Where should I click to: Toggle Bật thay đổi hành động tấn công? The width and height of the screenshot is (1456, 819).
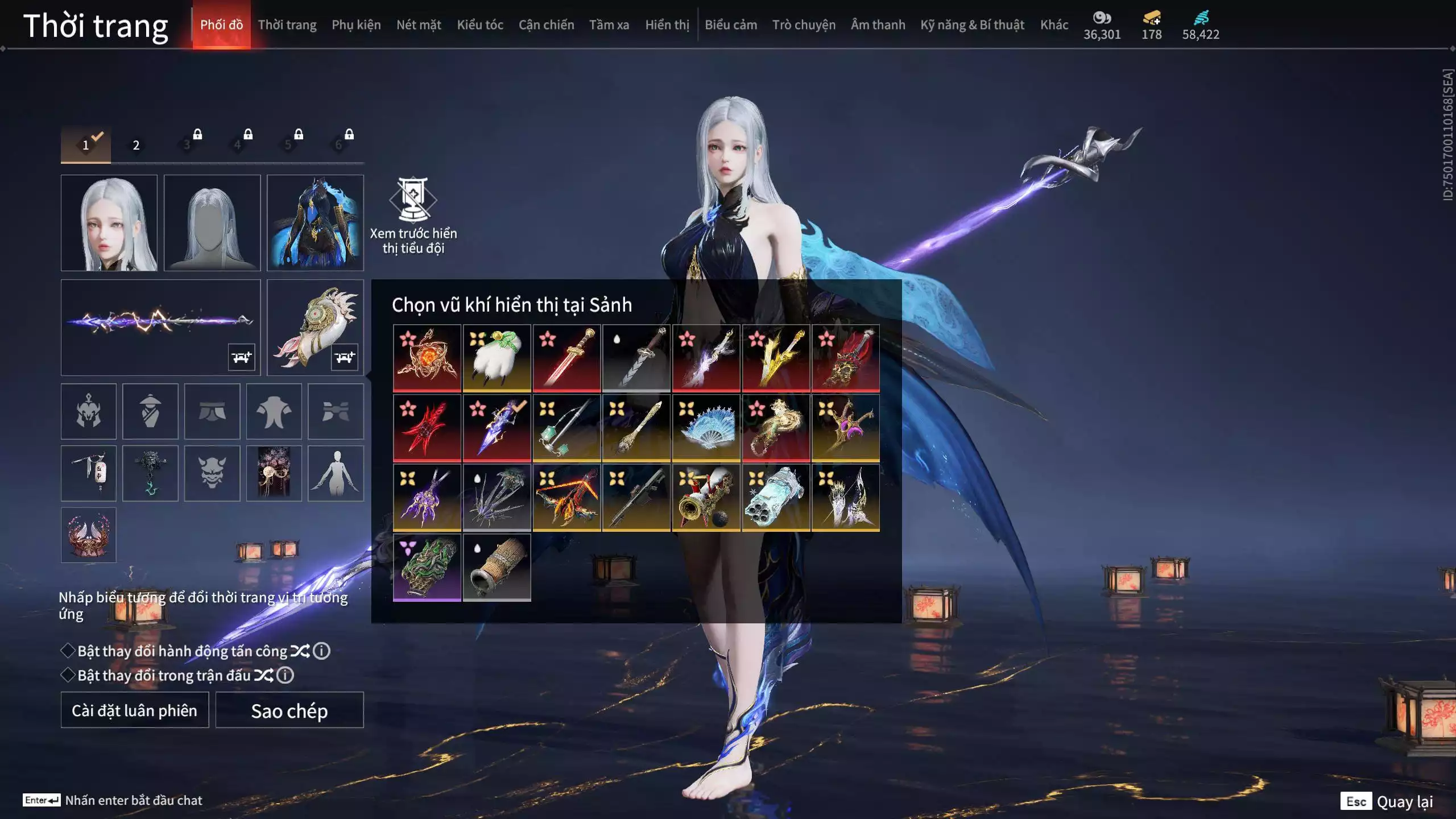[x=68, y=651]
